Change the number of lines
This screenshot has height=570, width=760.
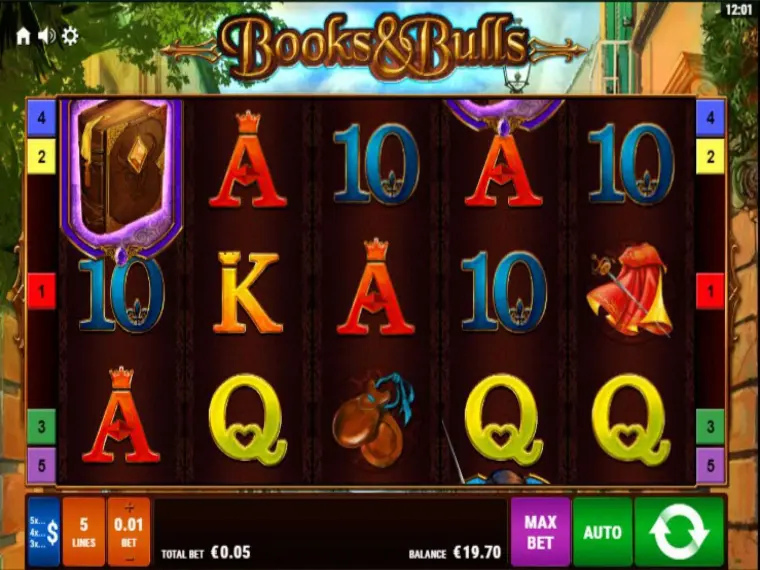click(x=84, y=532)
